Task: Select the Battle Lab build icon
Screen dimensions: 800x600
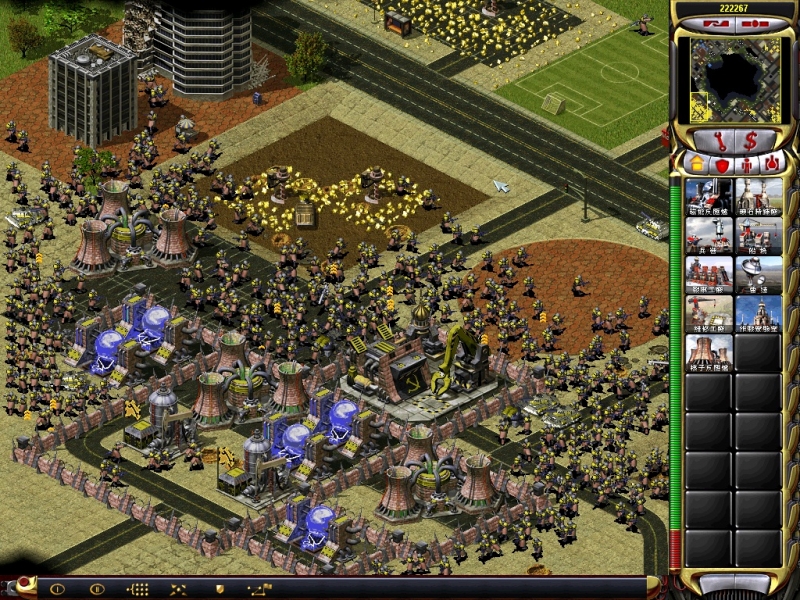Action: point(759,314)
